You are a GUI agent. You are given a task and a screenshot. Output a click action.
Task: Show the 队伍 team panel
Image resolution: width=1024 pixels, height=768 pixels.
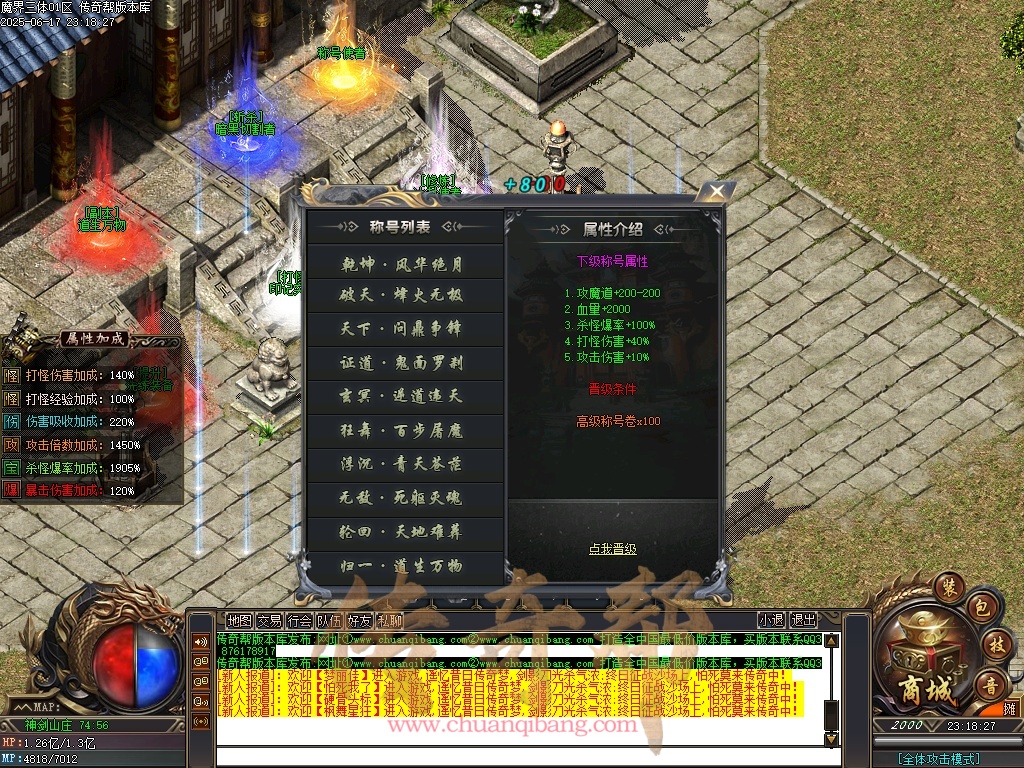[329, 621]
